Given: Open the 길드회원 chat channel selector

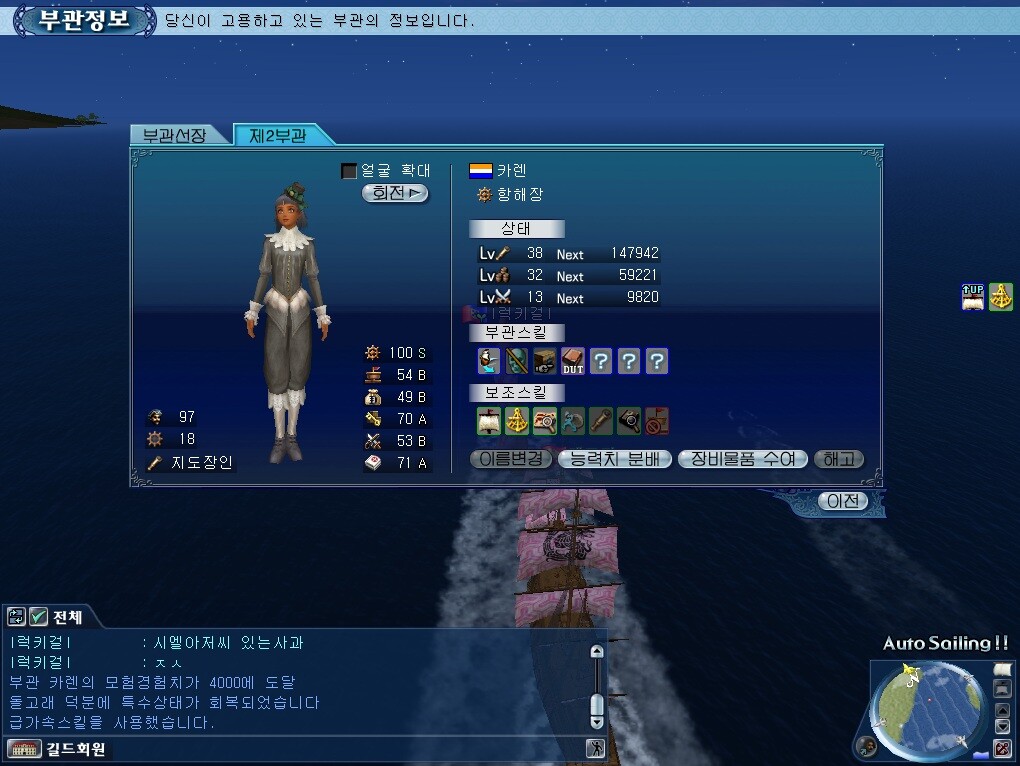Looking at the screenshot, I should 58,749.
